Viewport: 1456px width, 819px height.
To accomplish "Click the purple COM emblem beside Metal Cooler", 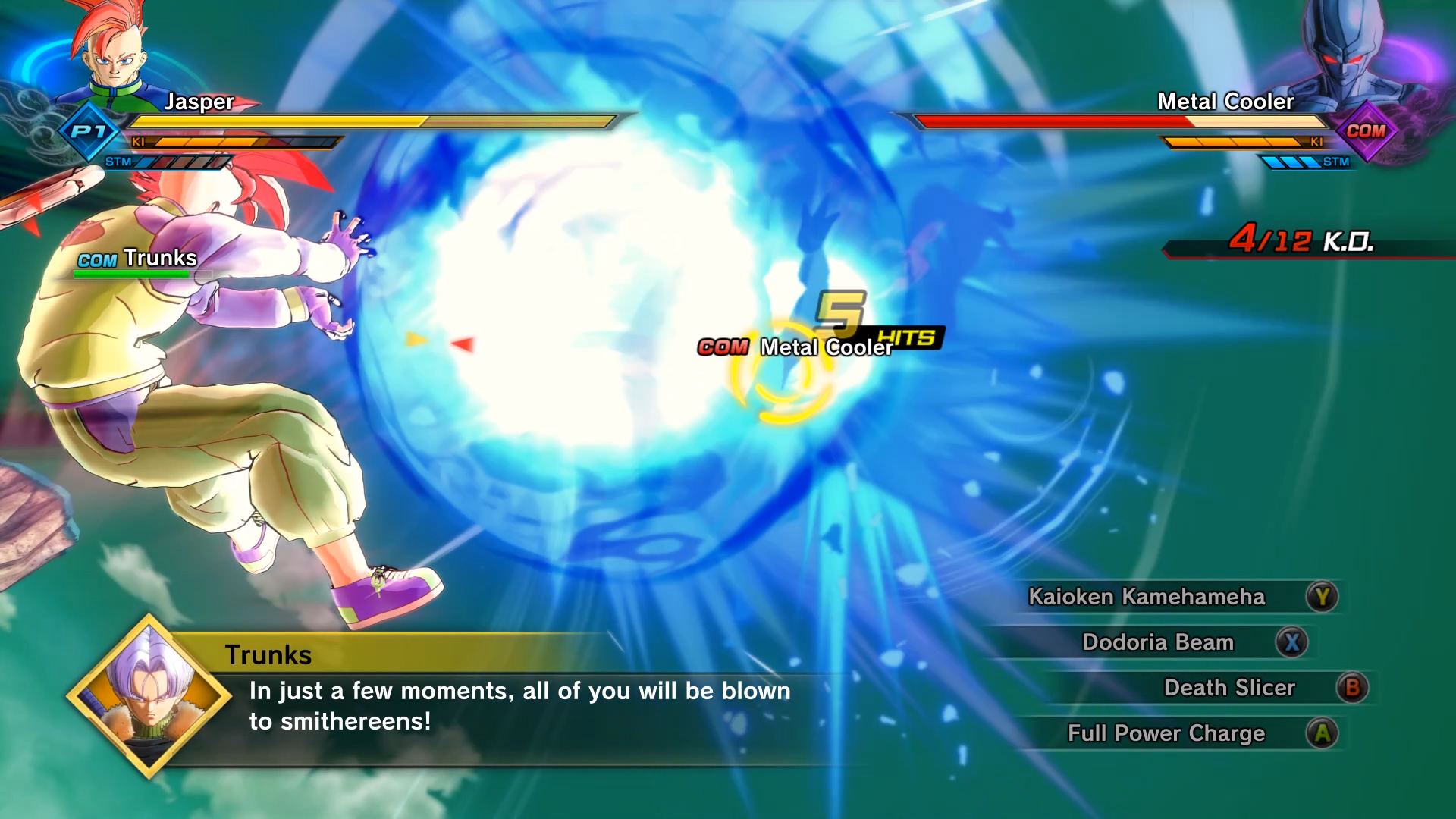I will [1369, 133].
